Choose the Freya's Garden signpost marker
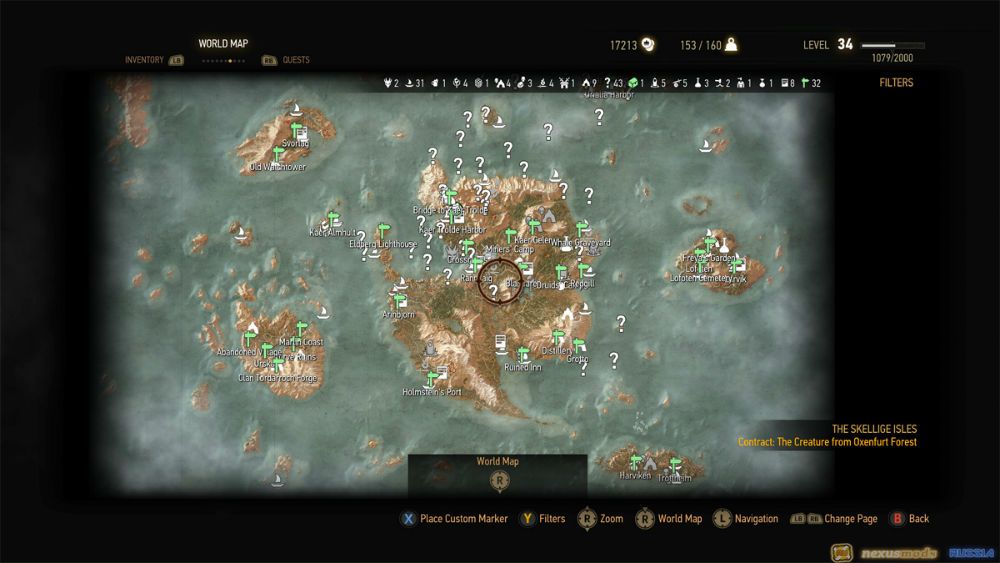This screenshot has height=563, width=1000. click(711, 245)
